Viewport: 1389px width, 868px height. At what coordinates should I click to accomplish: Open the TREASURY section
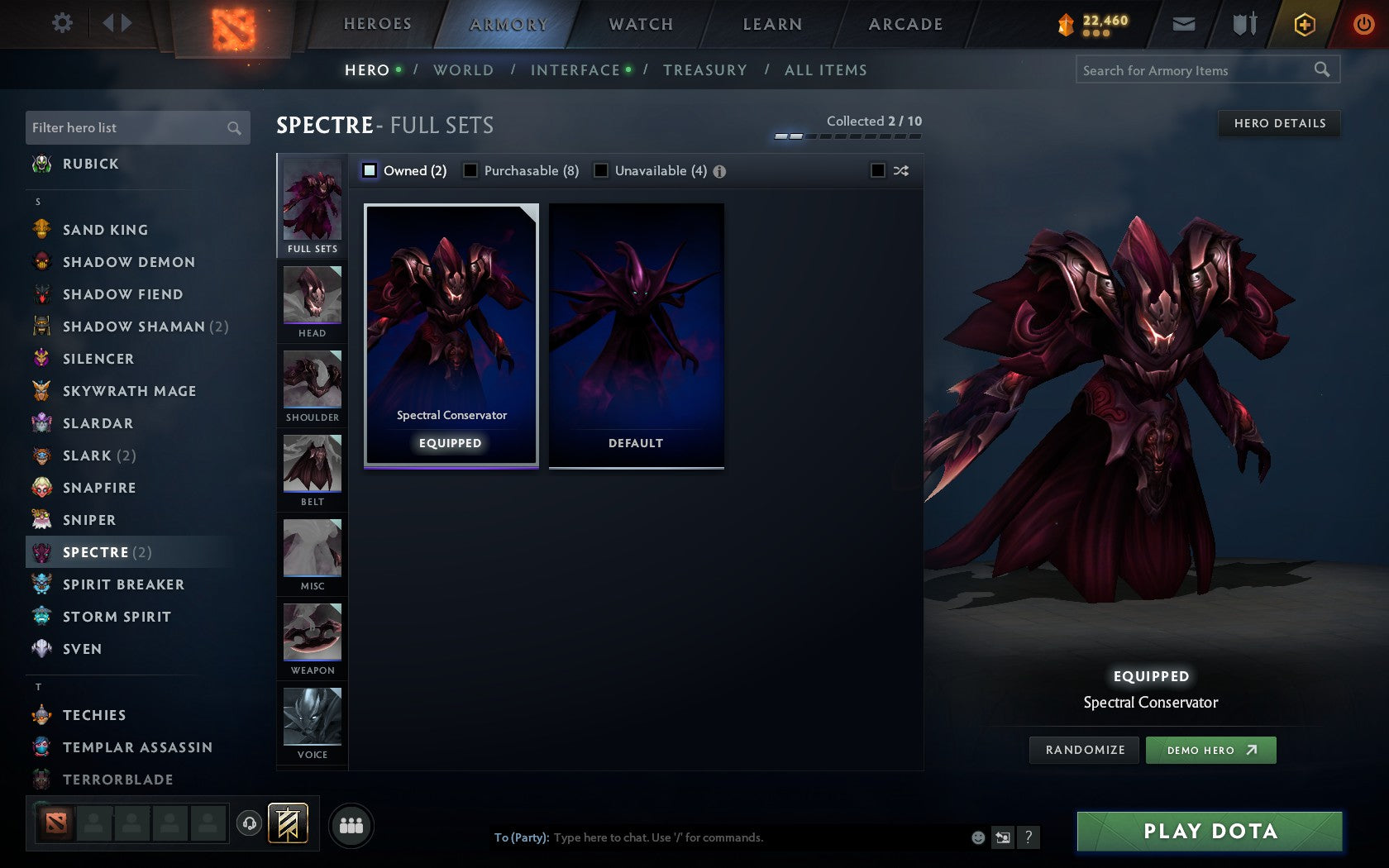tap(705, 70)
